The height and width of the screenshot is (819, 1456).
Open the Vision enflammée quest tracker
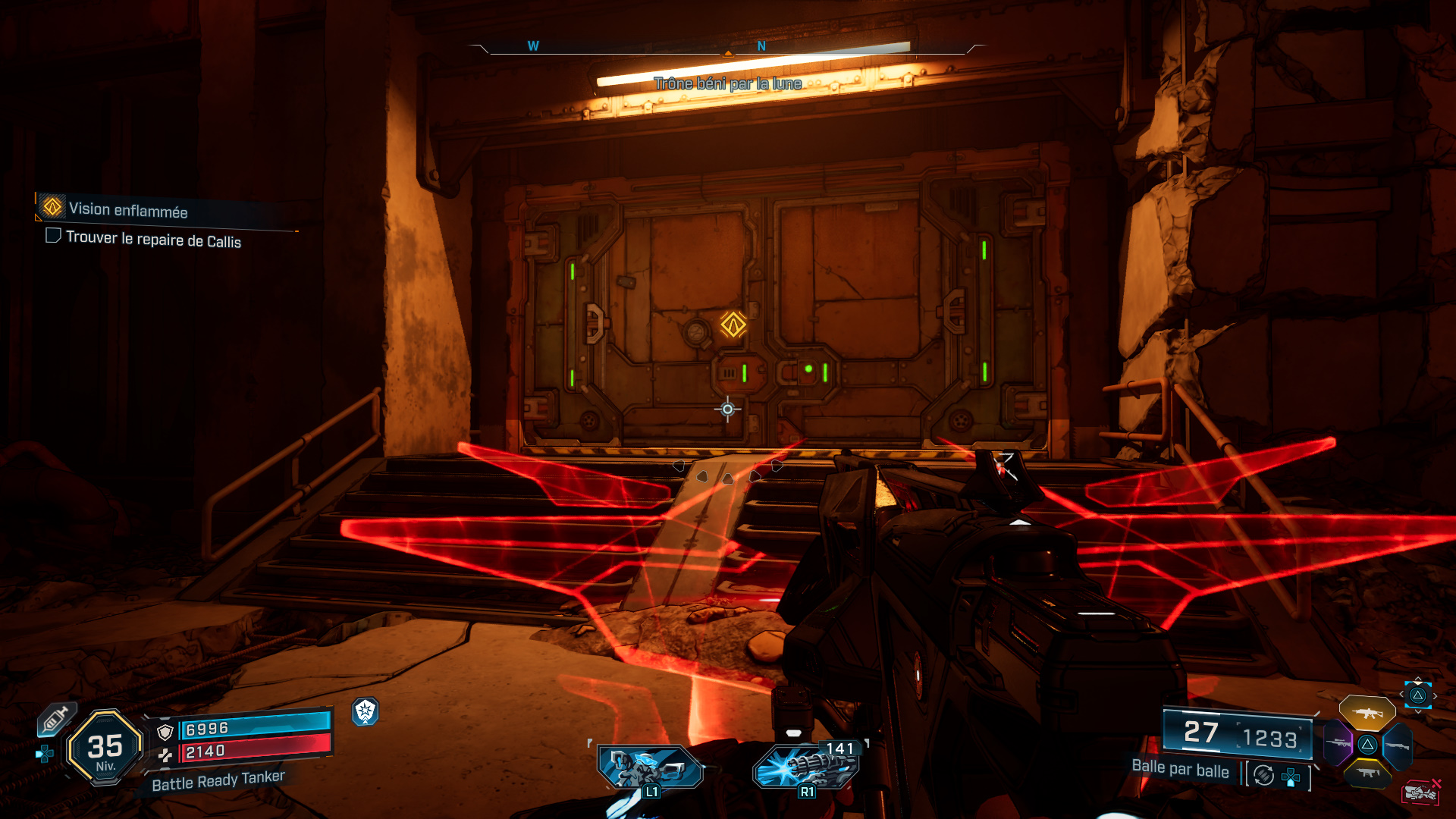click(128, 209)
